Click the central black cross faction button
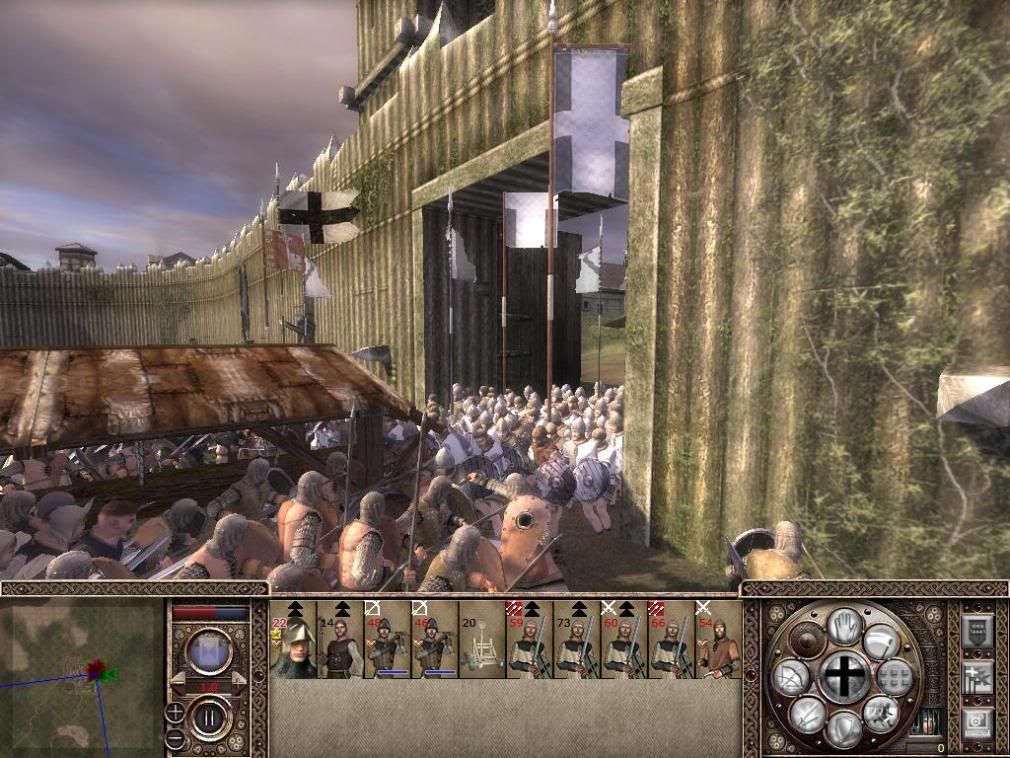1010x758 pixels. (845, 676)
